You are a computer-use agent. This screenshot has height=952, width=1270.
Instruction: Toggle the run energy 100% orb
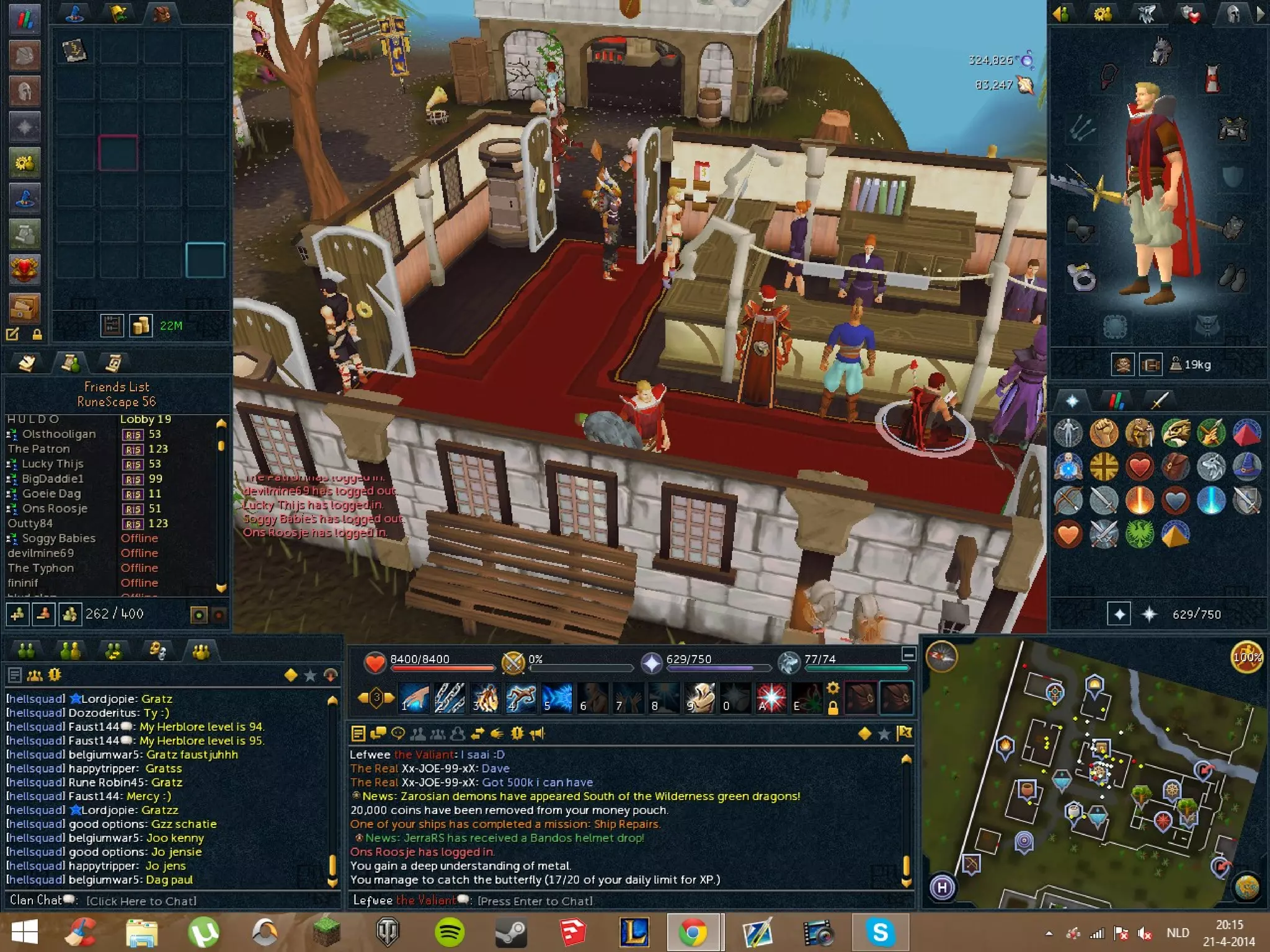[x=1246, y=657]
